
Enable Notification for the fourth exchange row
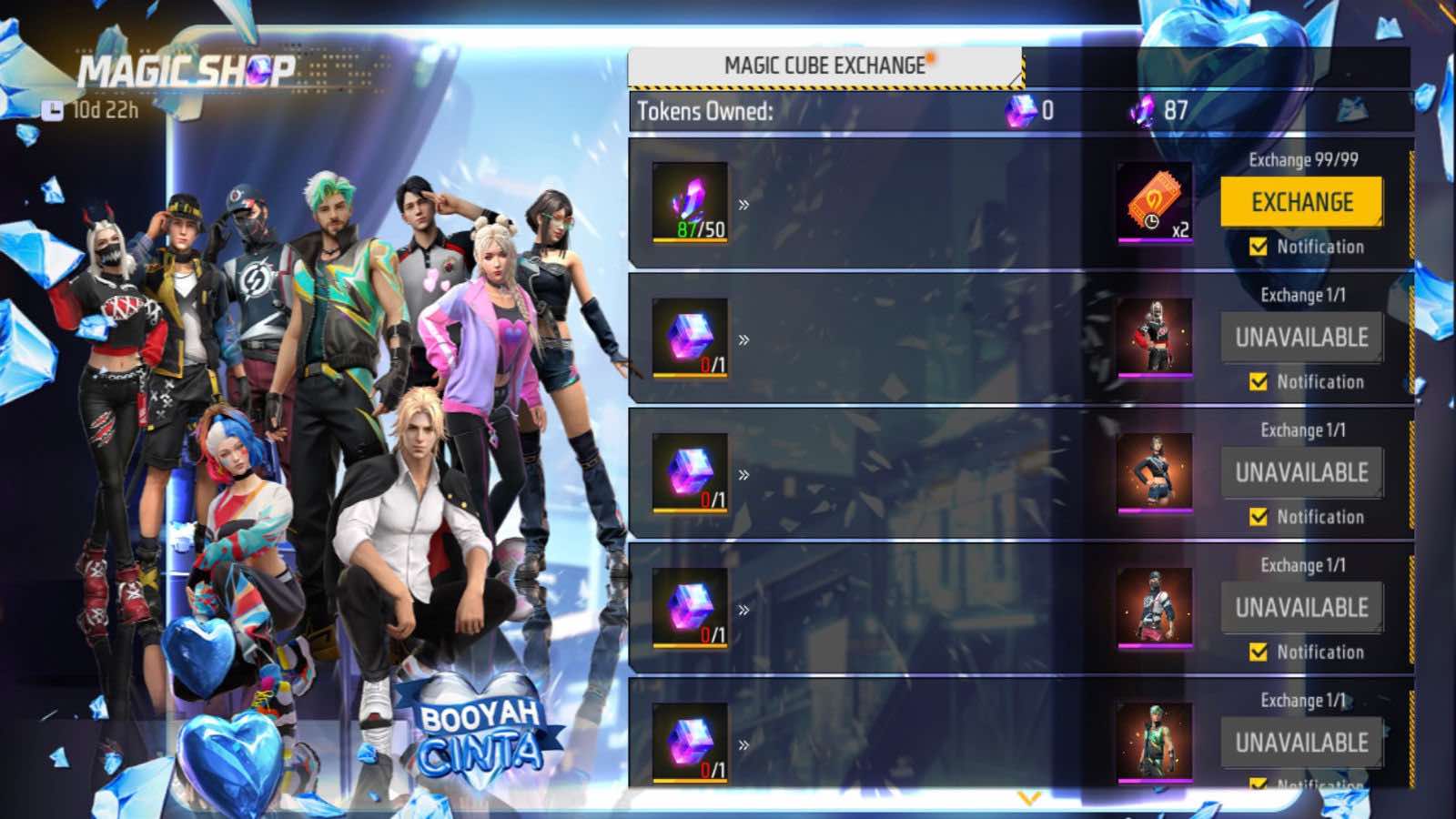[1259, 652]
